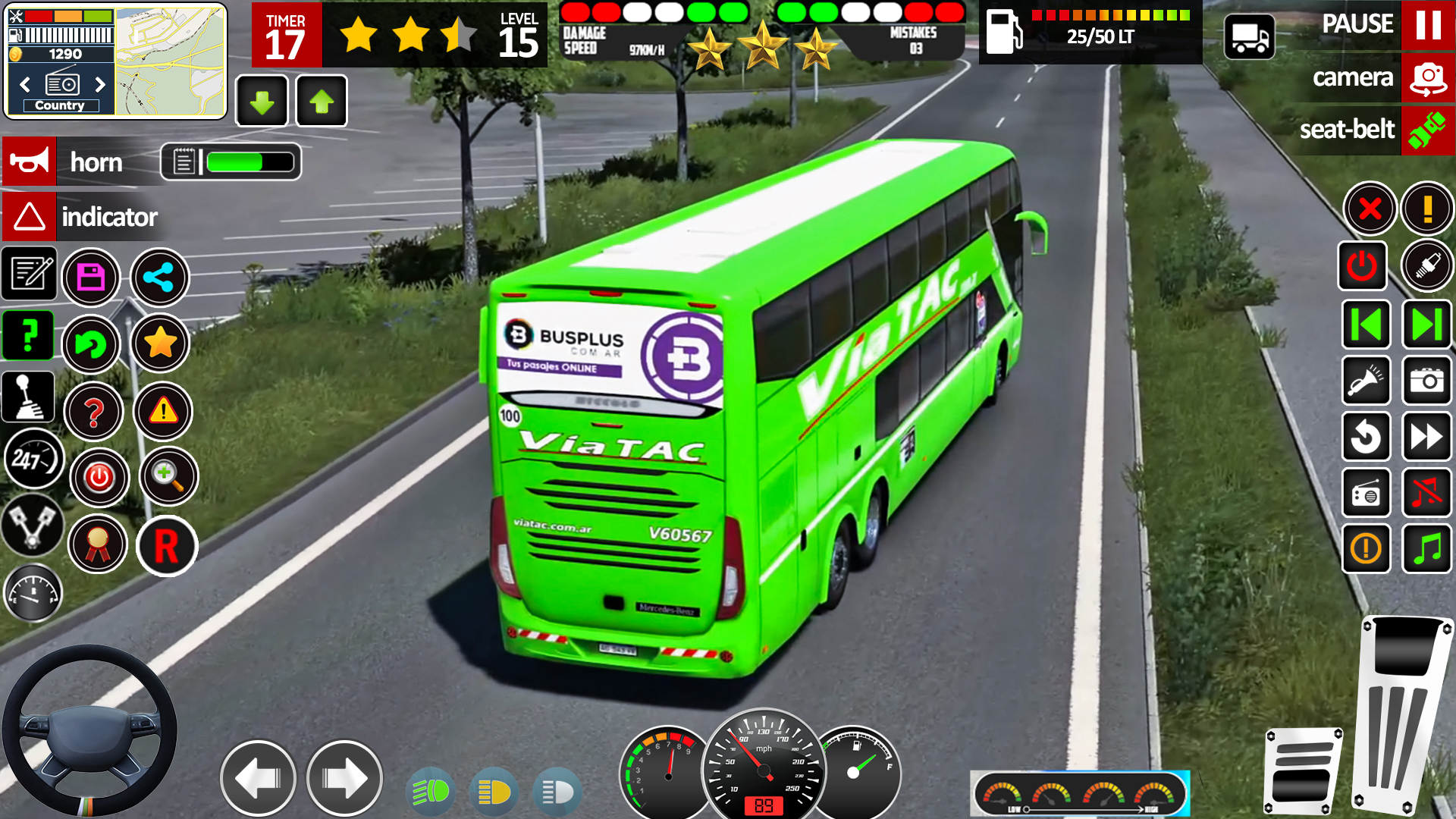1456x819 pixels.
Task: Open the share icon
Action: pyautogui.click(x=159, y=278)
